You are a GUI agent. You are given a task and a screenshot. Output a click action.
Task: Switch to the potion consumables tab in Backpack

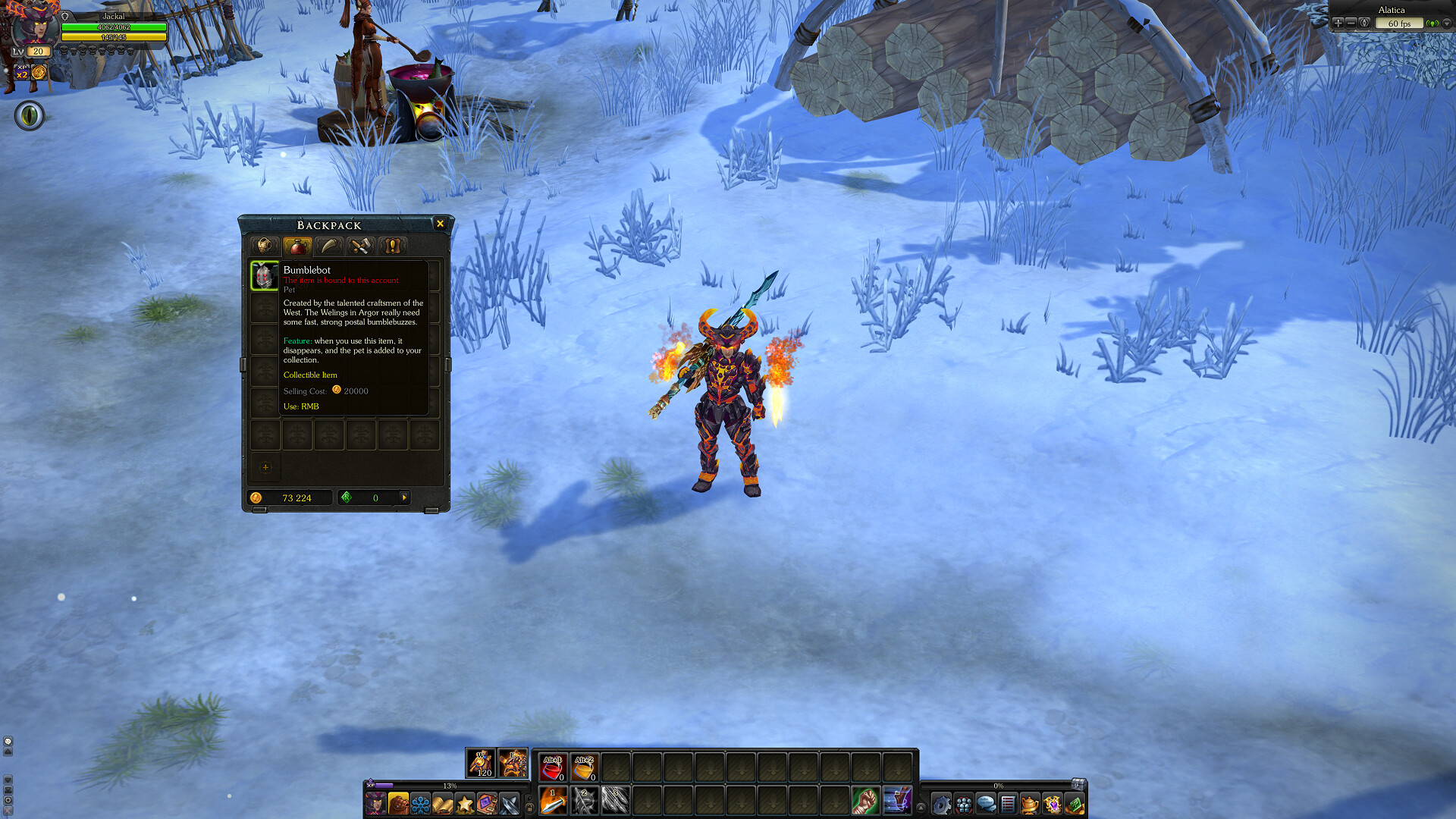[x=297, y=245]
